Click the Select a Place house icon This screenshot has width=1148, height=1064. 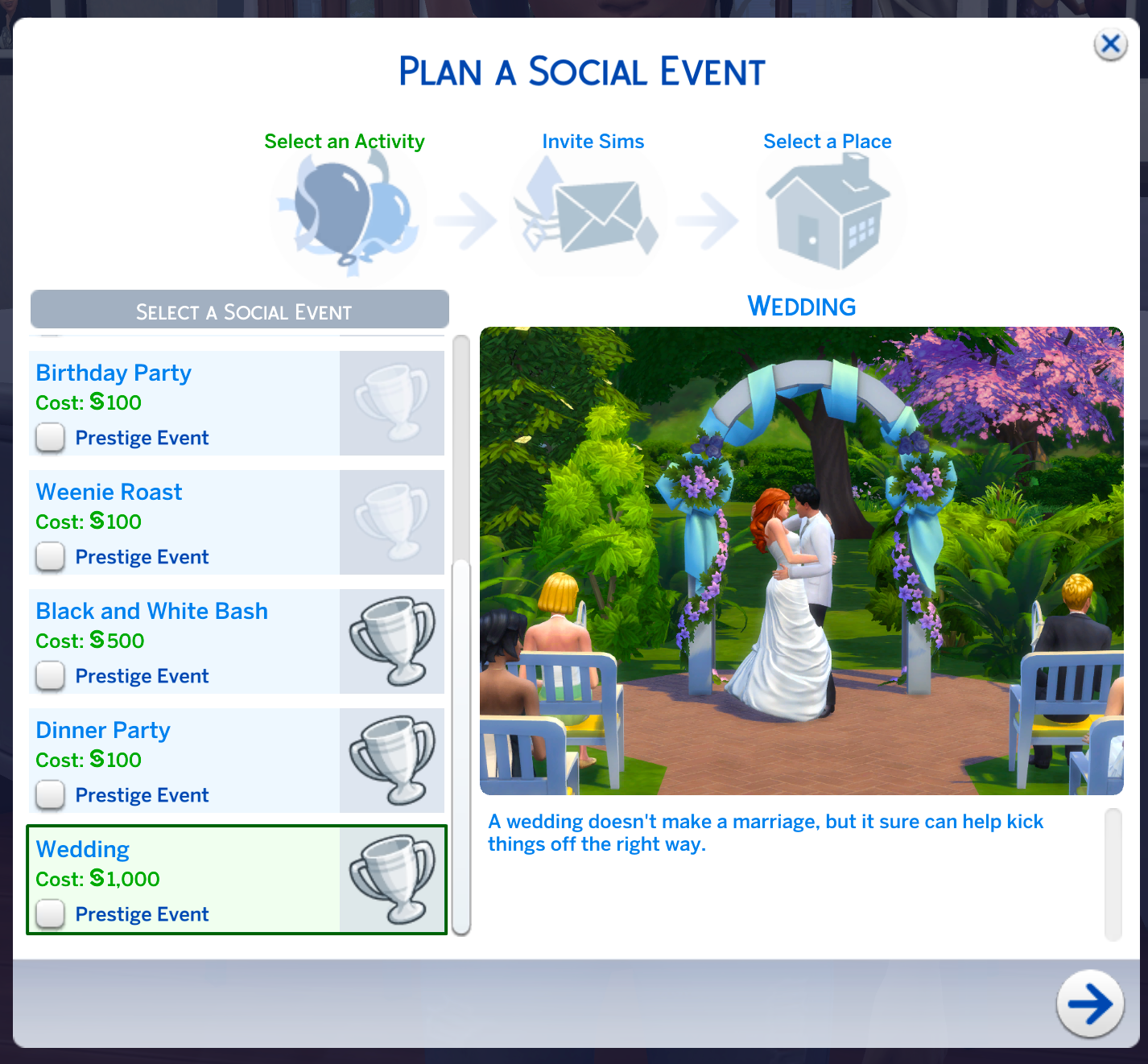click(x=827, y=212)
